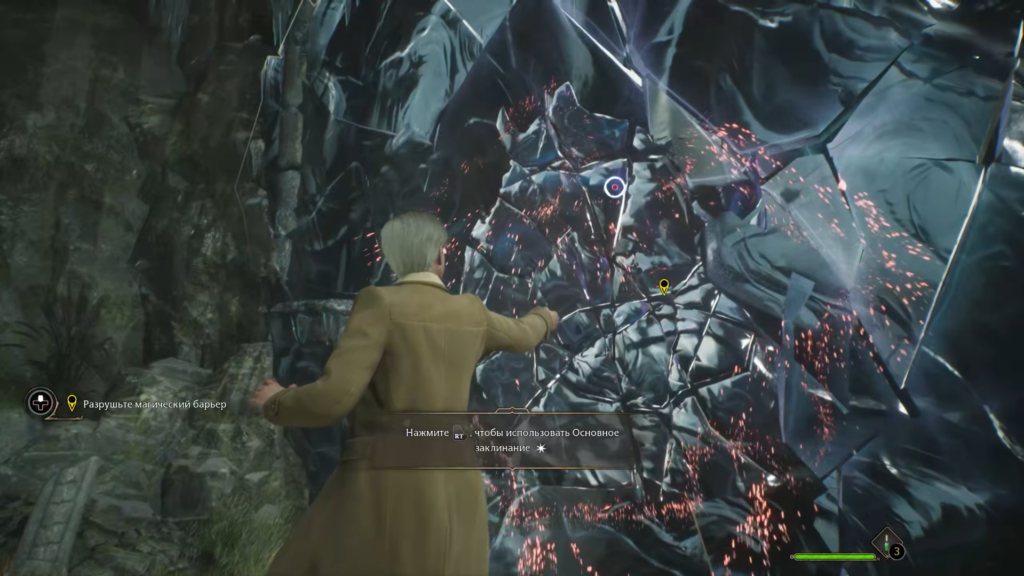
Task: Click the yellow quest waypoint floating on the barrier
Action: coord(664,288)
